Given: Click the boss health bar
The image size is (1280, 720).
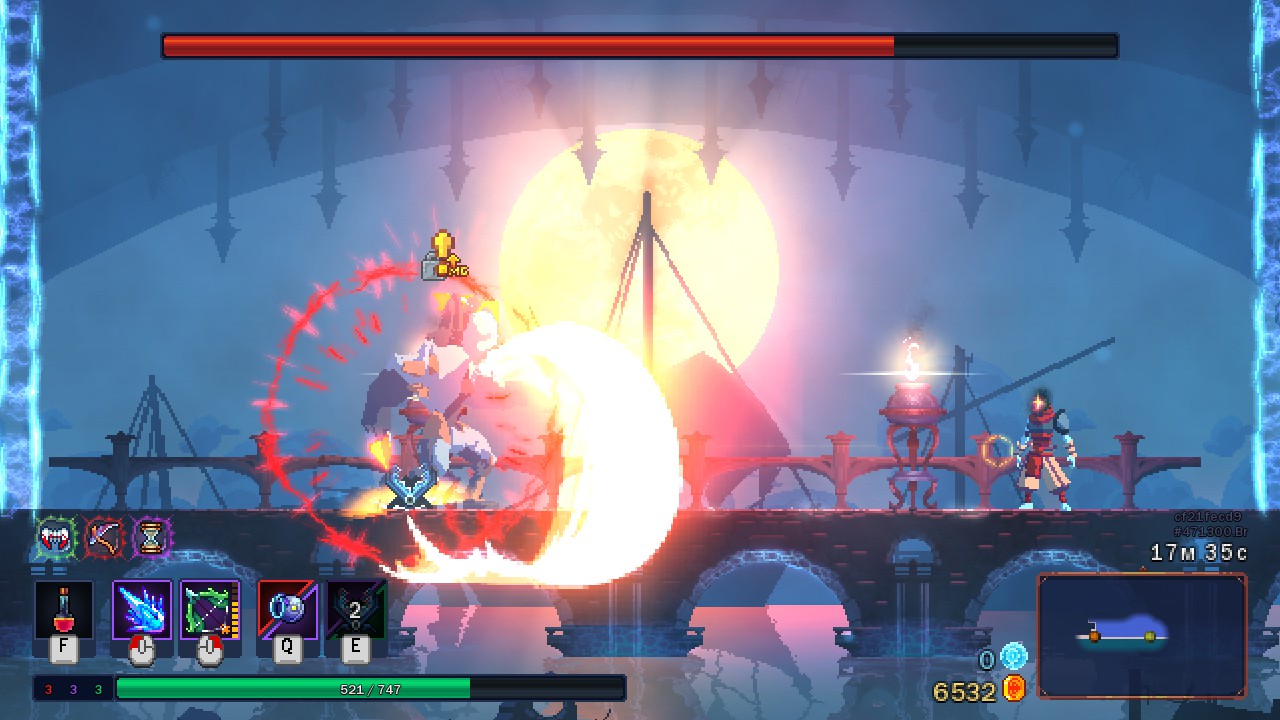Looking at the screenshot, I should (x=640, y=44).
